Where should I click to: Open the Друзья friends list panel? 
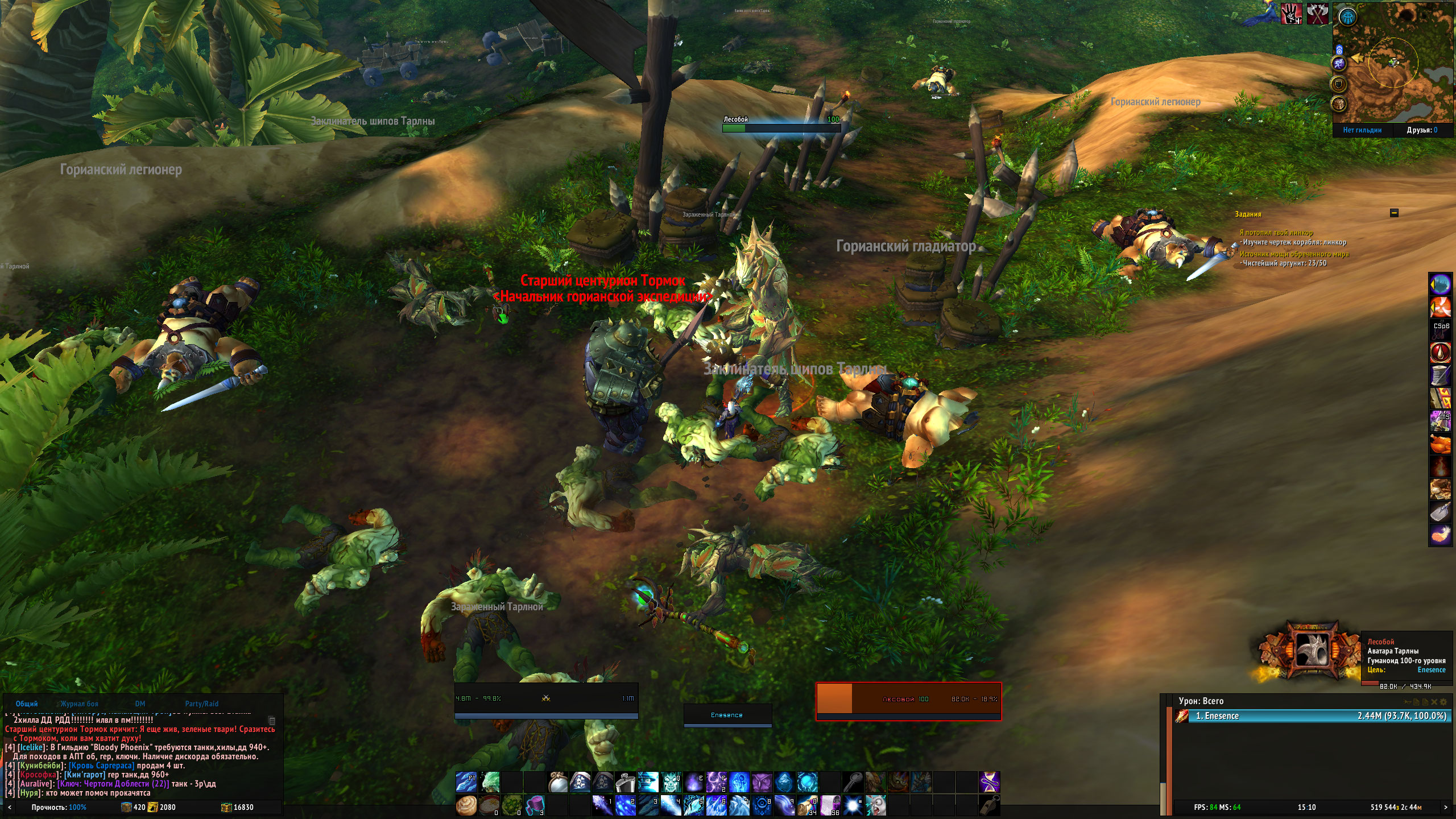pos(1422,130)
